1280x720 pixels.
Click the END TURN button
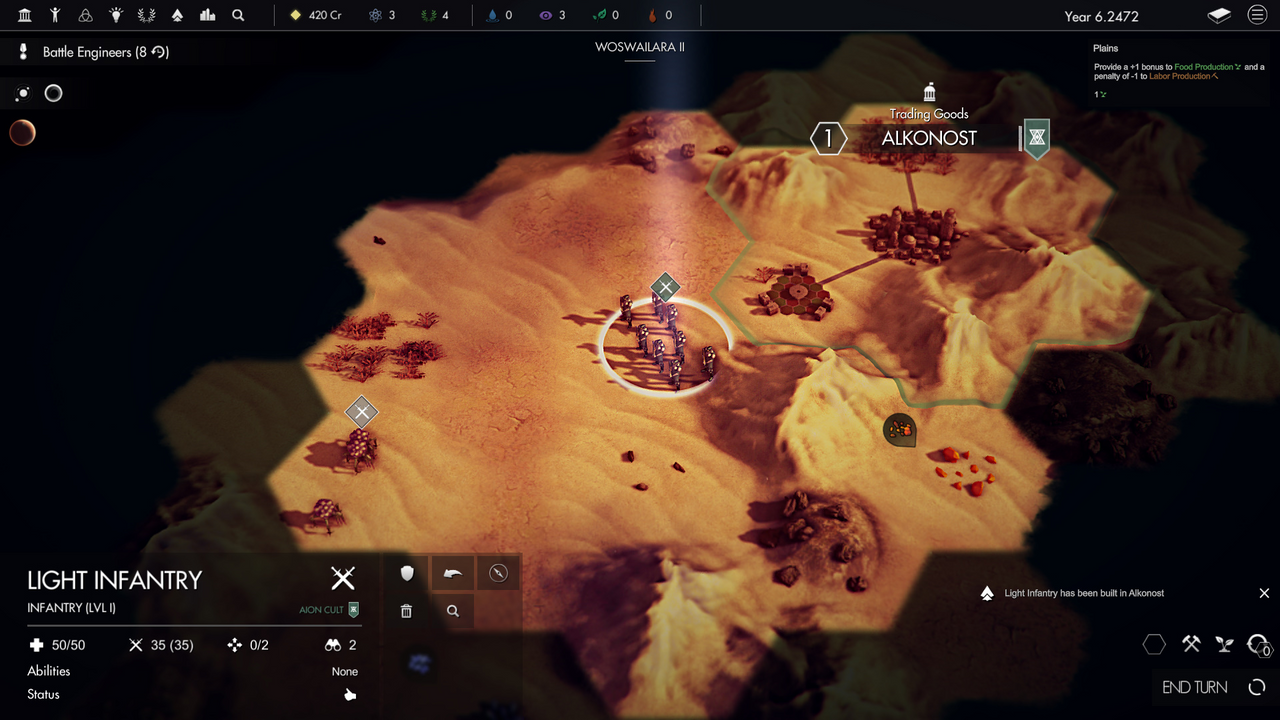(x=1195, y=687)
